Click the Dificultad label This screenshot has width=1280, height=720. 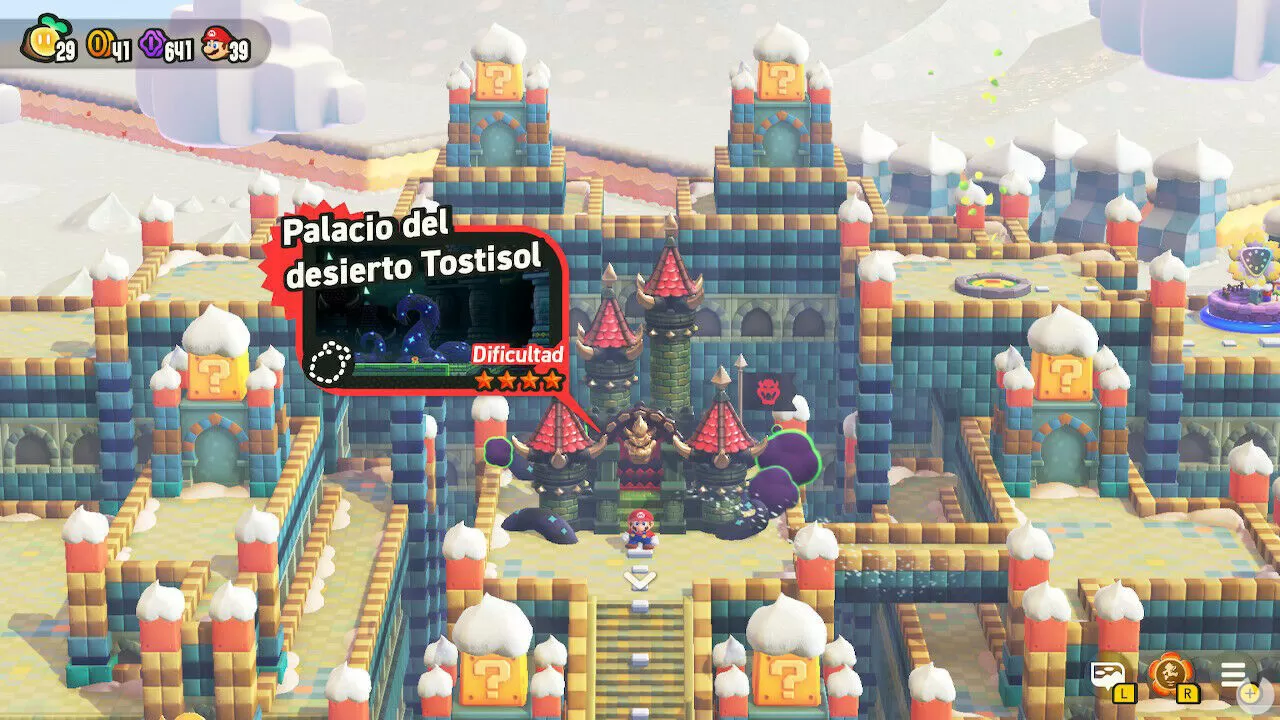pos(519,352)
